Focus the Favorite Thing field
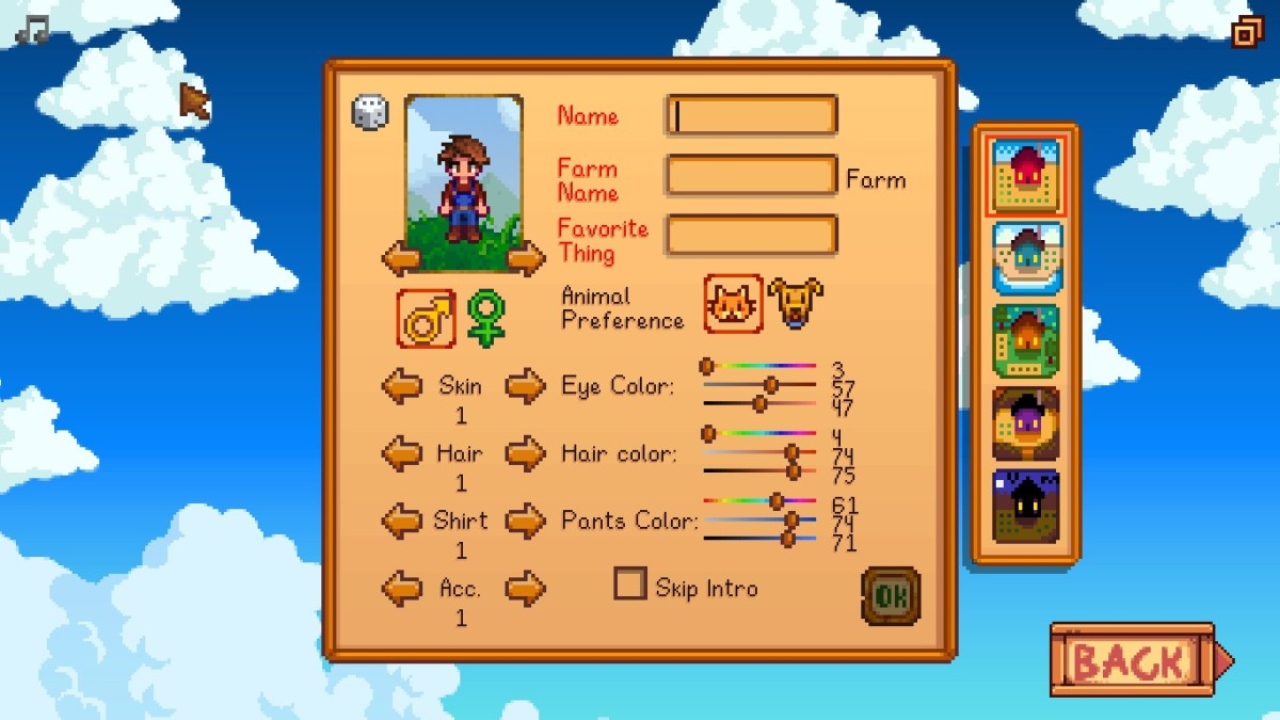This screenshot has height=720, width=1280. [x=752, y=237]
